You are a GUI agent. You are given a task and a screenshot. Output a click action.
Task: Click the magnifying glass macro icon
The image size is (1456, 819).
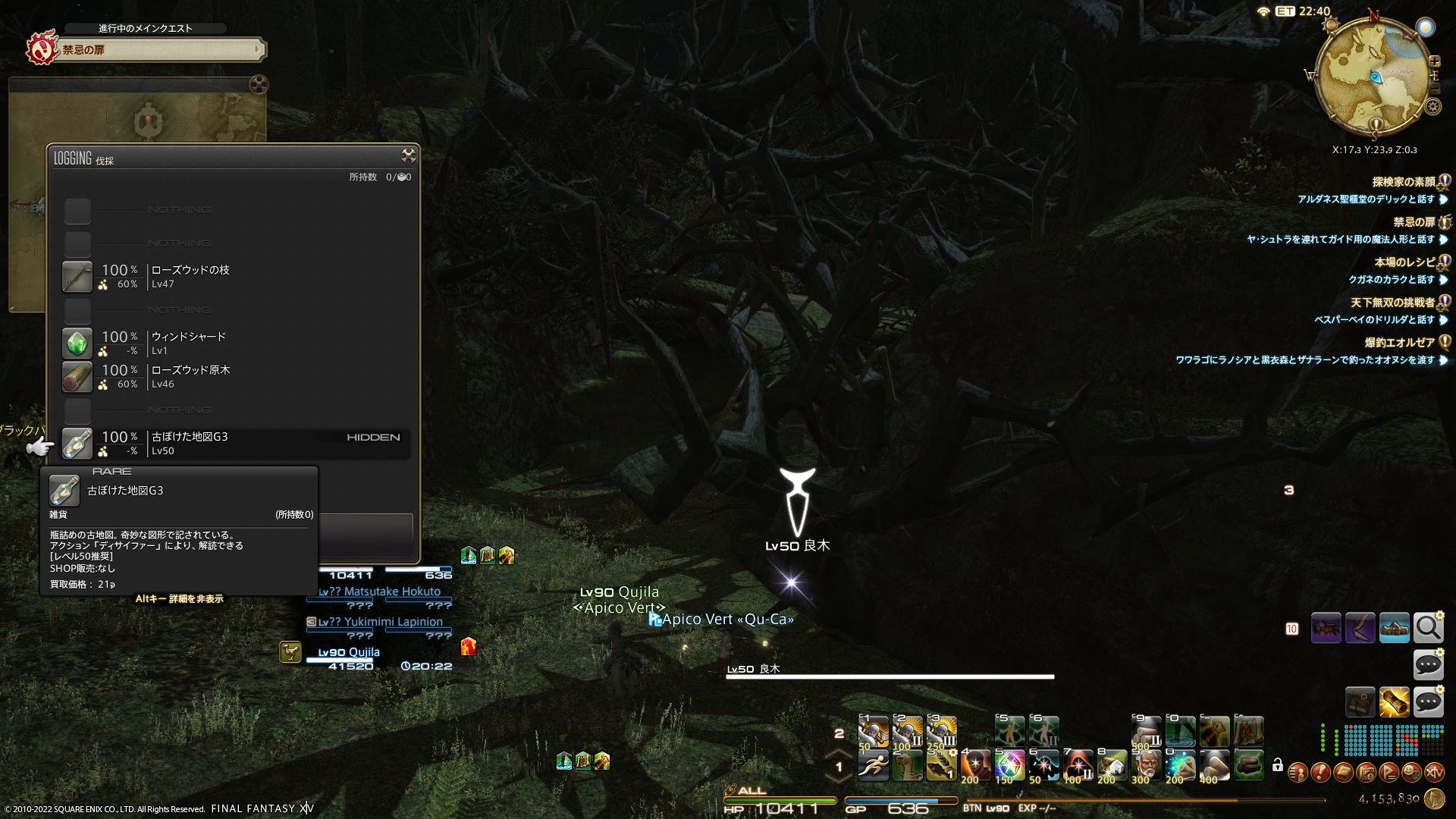click(x=1428, y=628)
